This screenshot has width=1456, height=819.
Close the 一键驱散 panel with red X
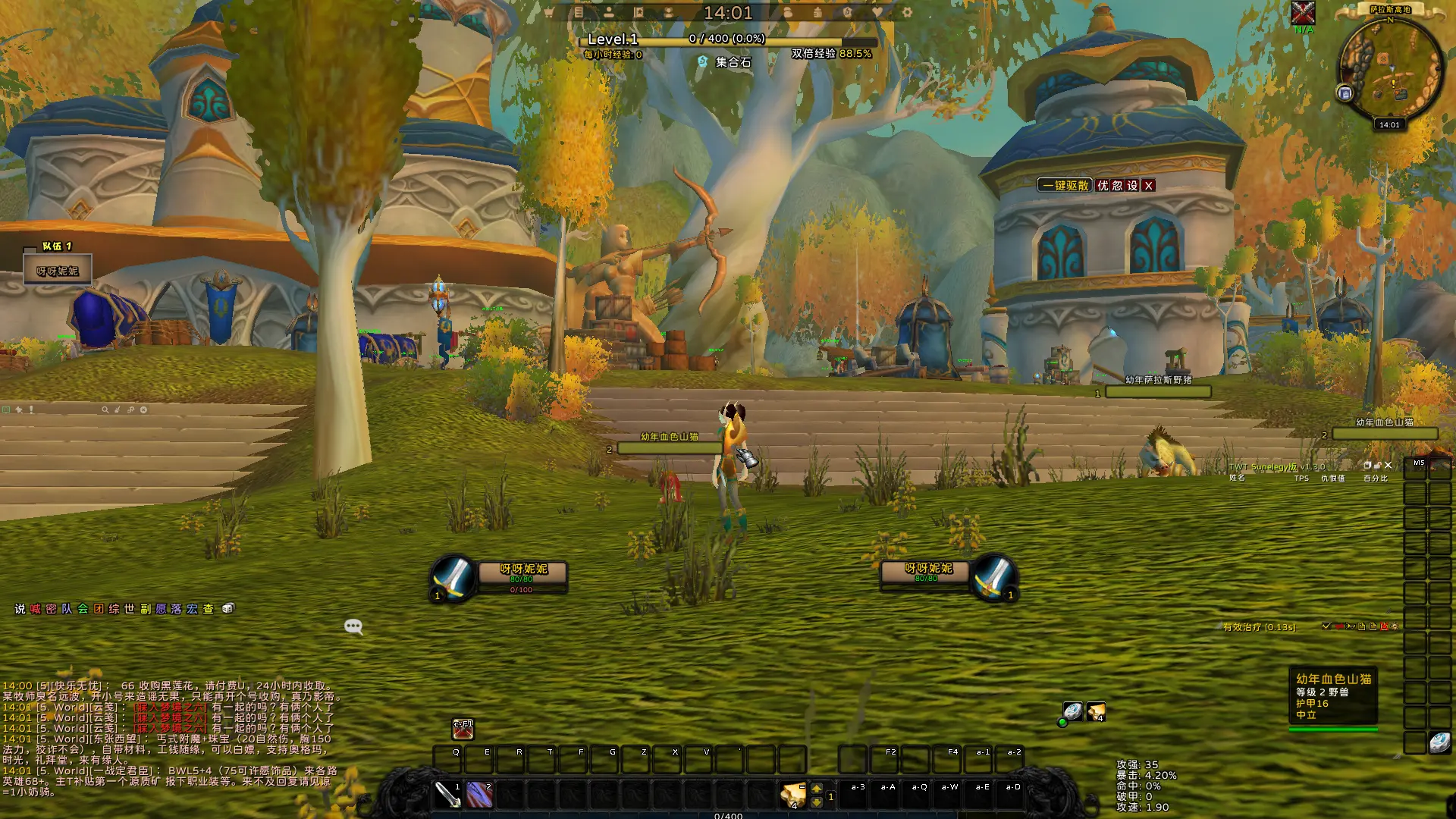[1149, 186]
